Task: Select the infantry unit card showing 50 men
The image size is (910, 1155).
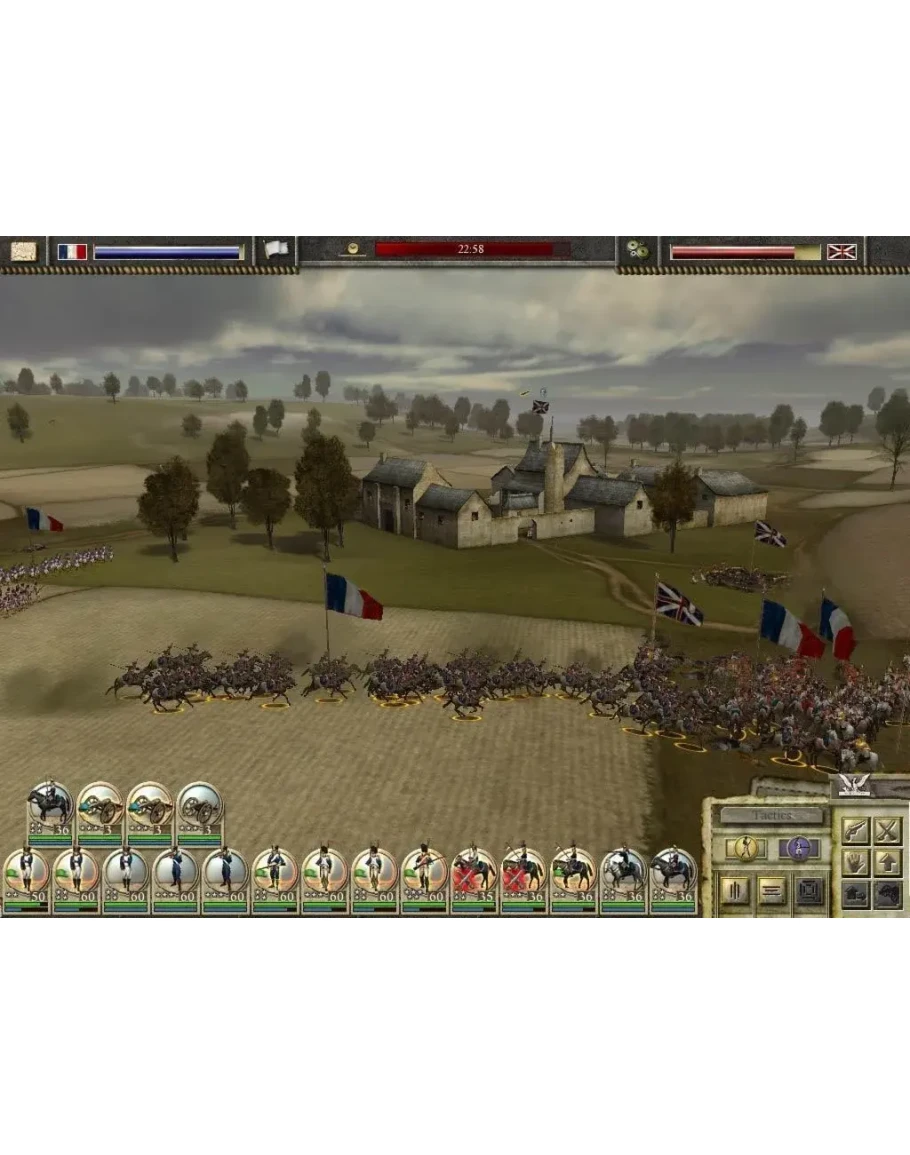Action: click(x=25, y=874)
